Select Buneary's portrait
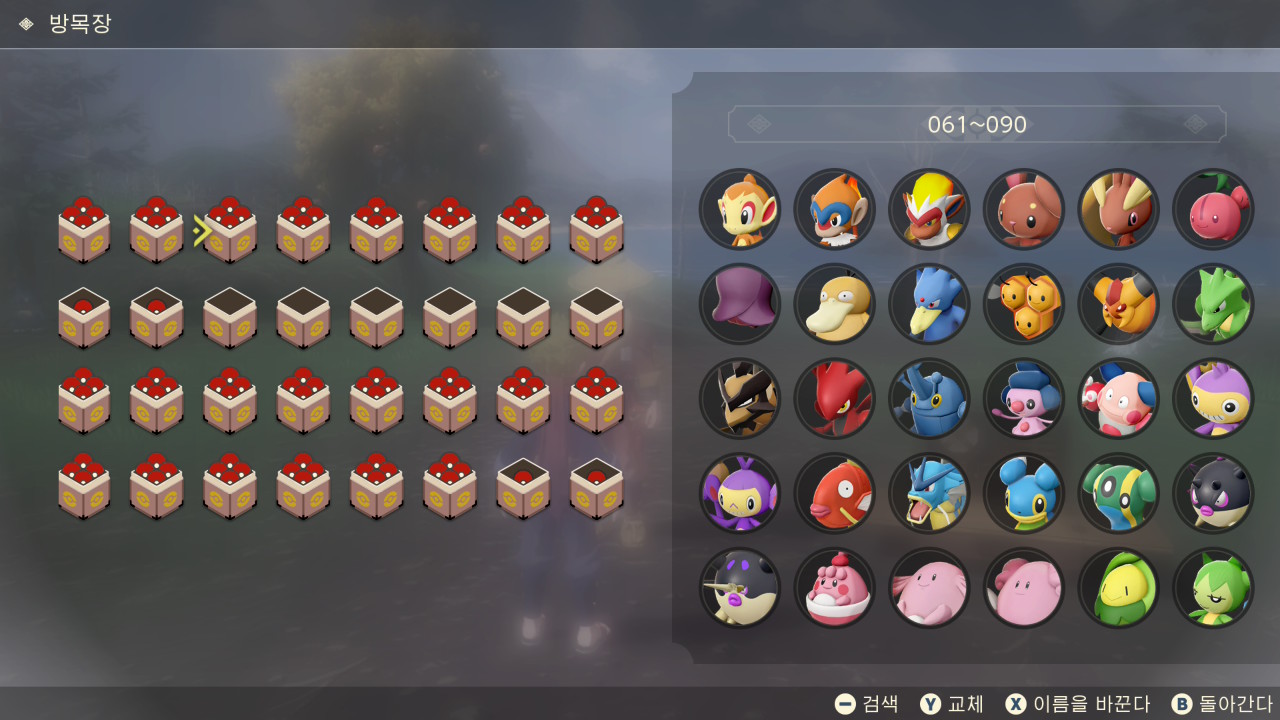1280x720 pixels. coord(1024,209)
